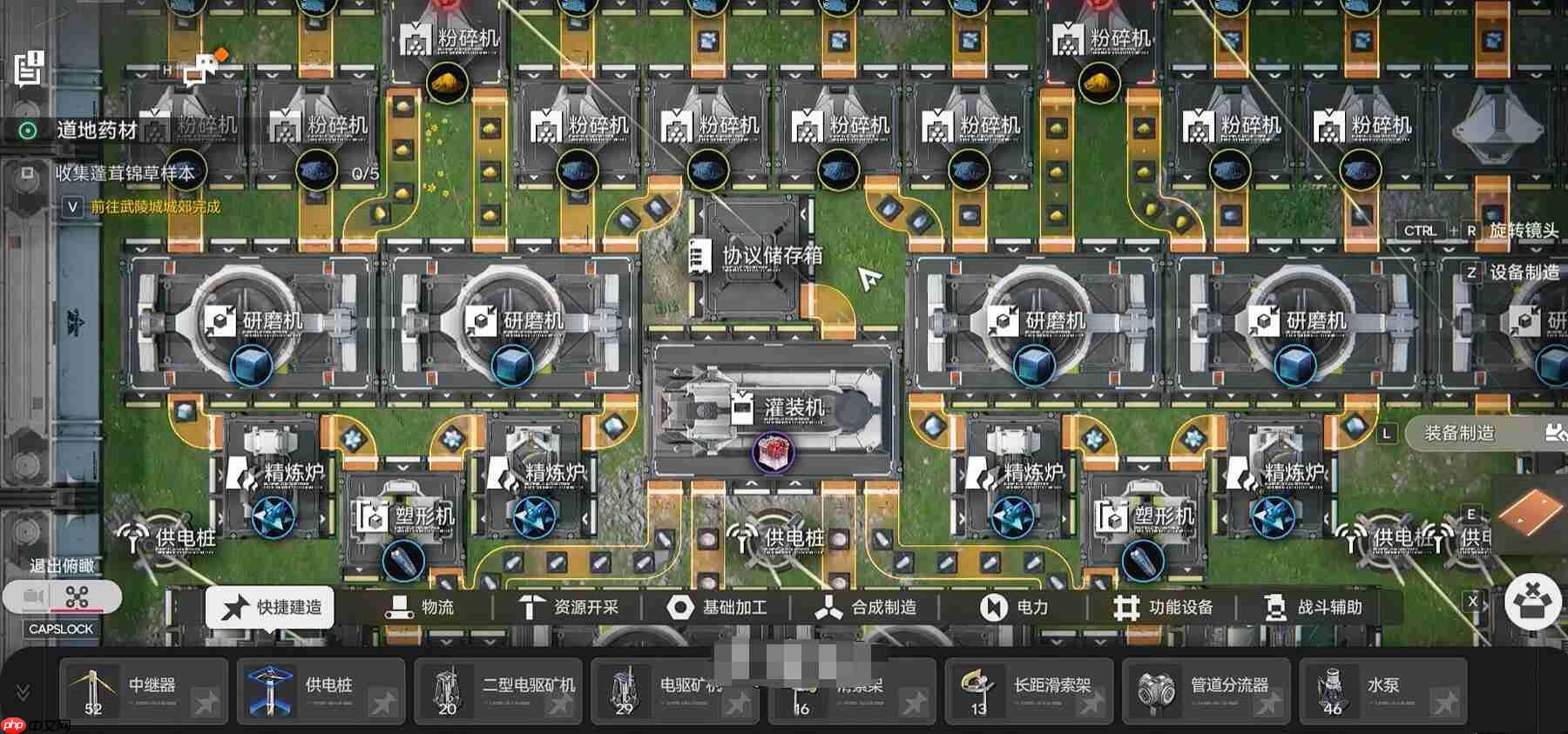Switch to drone view with the CAPSLOCK toggle
This screenshot has height=734, width=1568.
click(78, 597)
